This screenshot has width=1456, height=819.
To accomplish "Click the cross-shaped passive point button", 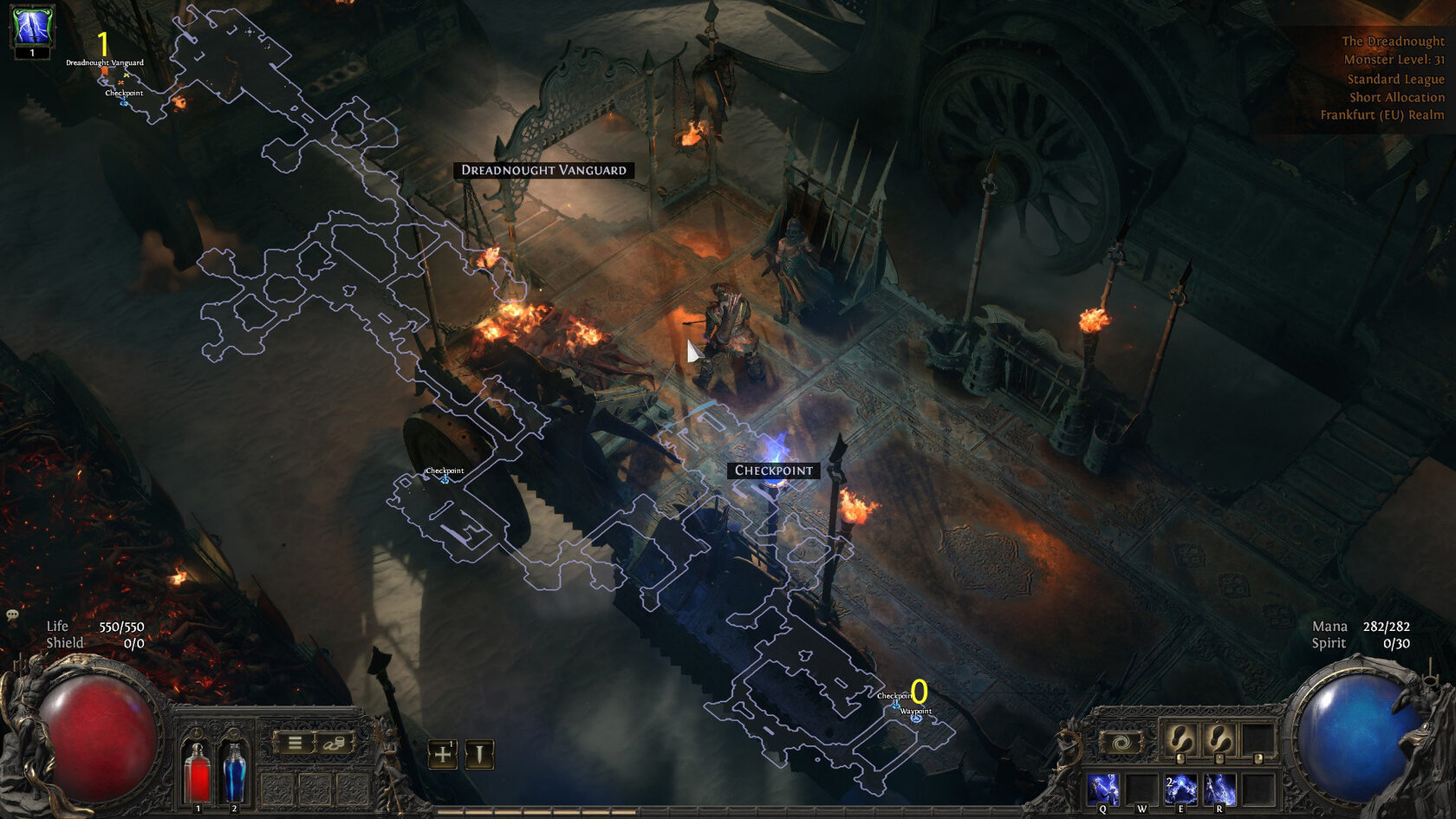I will 442,754.
